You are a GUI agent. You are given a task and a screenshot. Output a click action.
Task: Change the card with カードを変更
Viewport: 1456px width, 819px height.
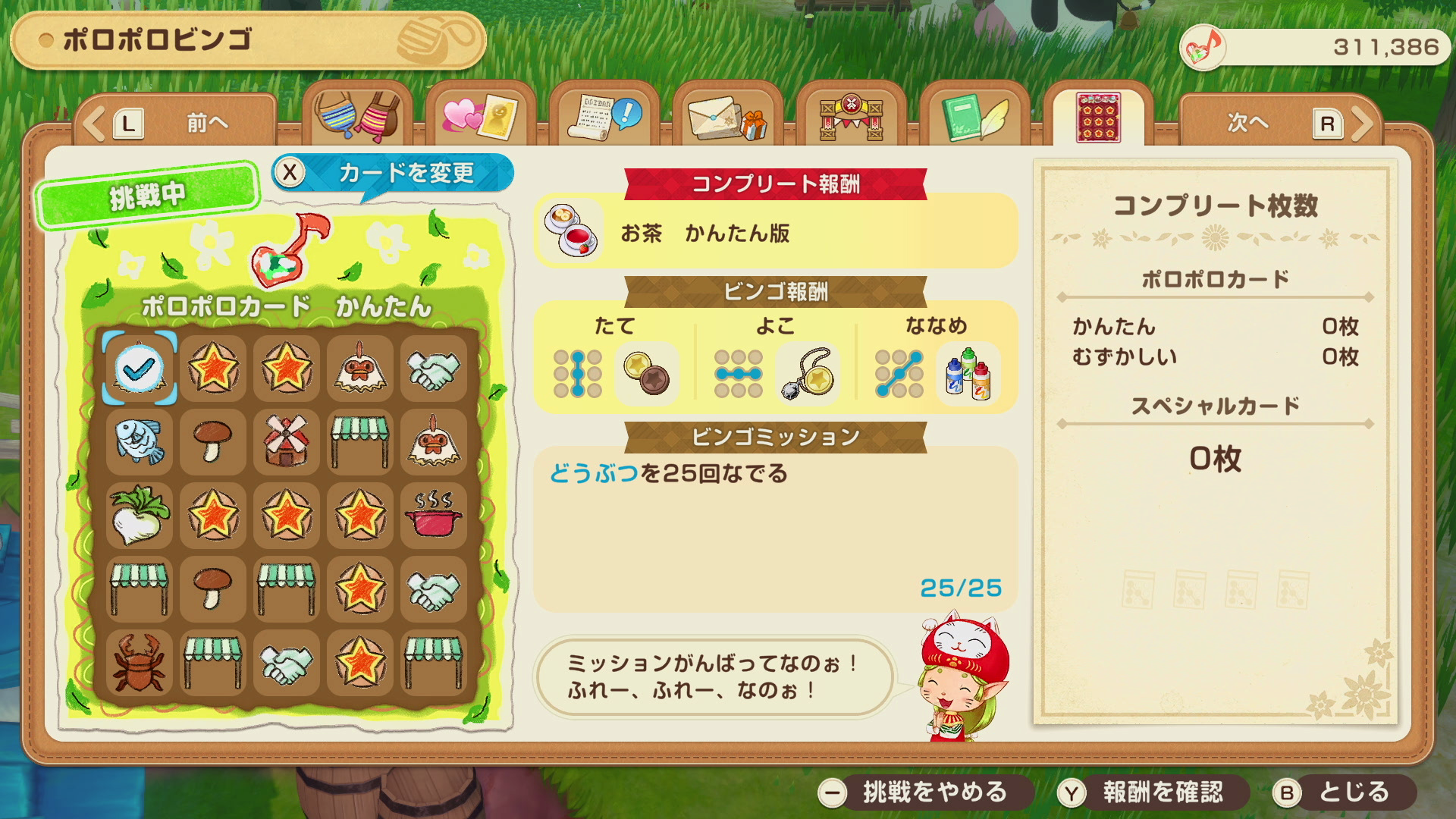[393, 173]
